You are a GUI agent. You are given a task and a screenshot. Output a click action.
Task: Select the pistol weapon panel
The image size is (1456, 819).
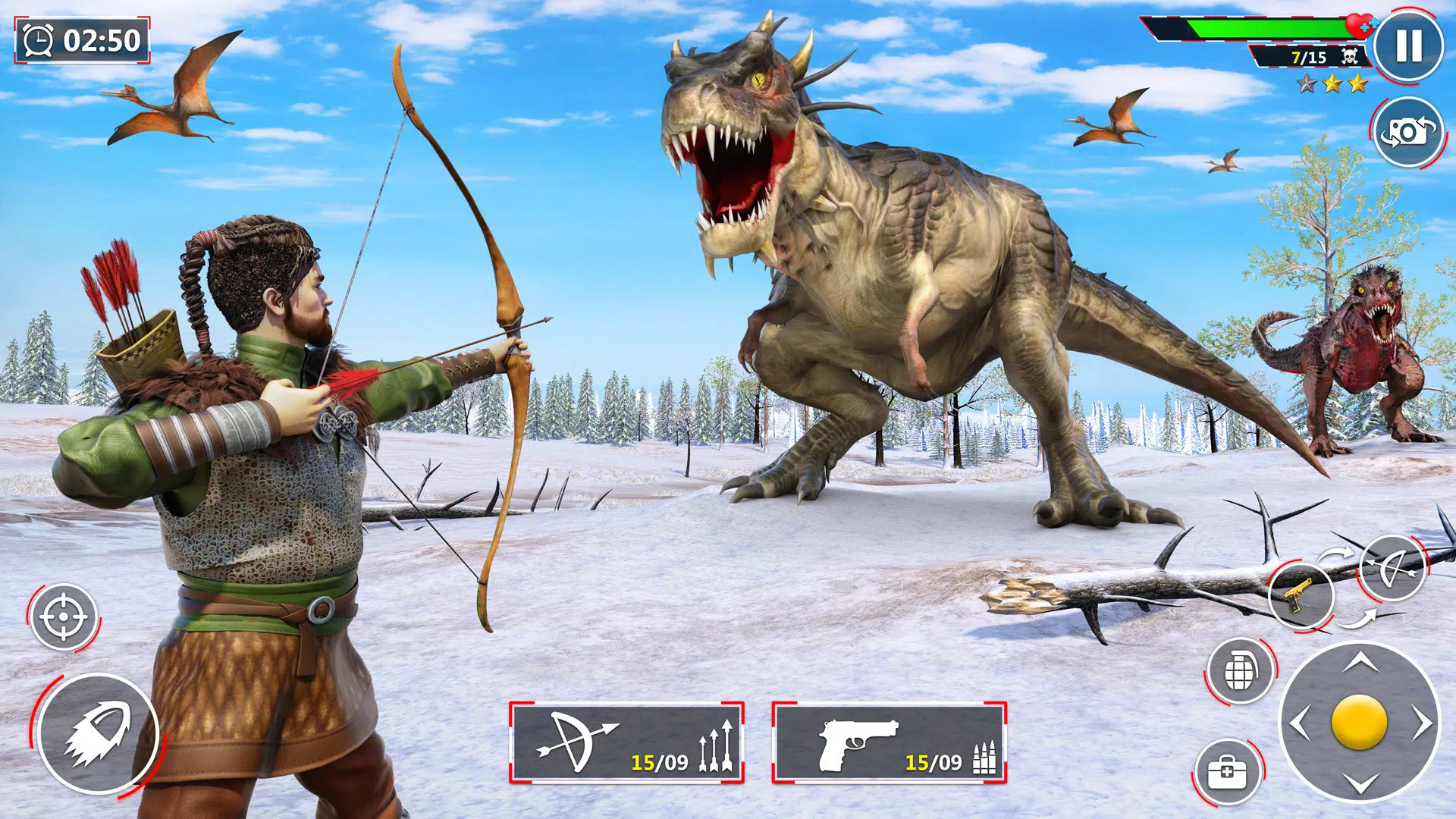click(889, 742)
